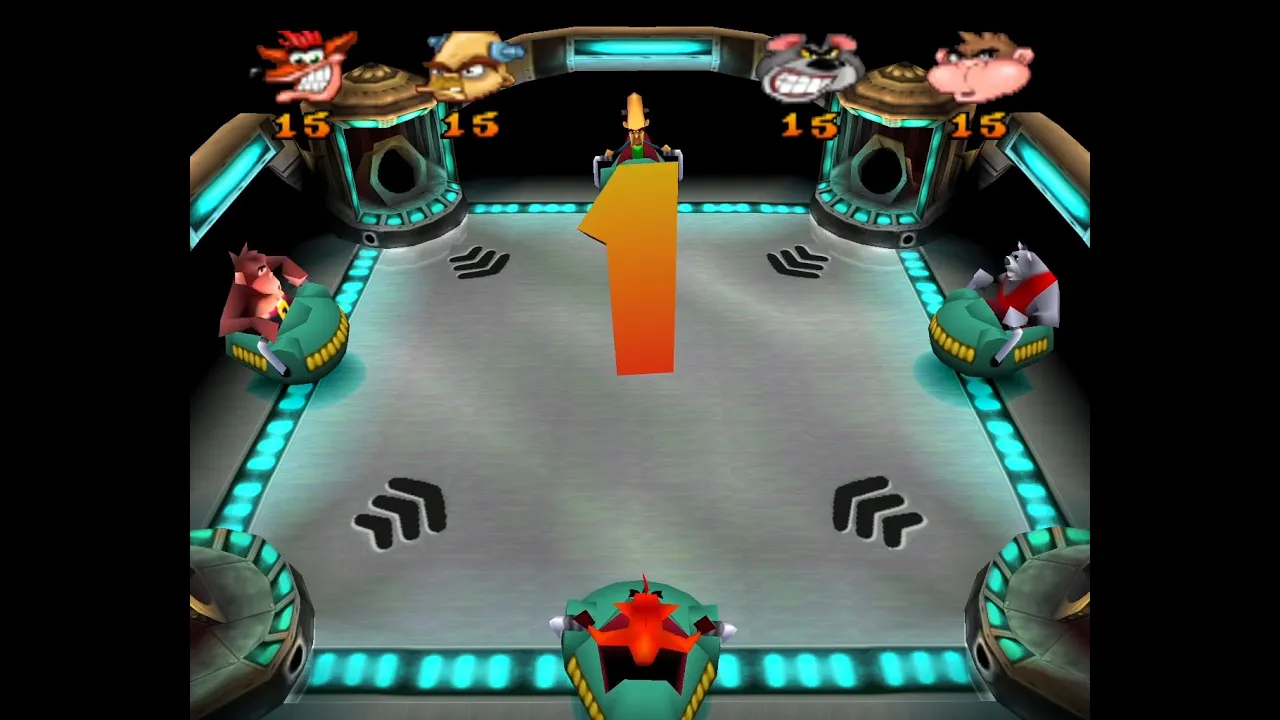Click Crash's score showing 15
The width and height of the screenshot is (1280, 720).
[303, 126]
